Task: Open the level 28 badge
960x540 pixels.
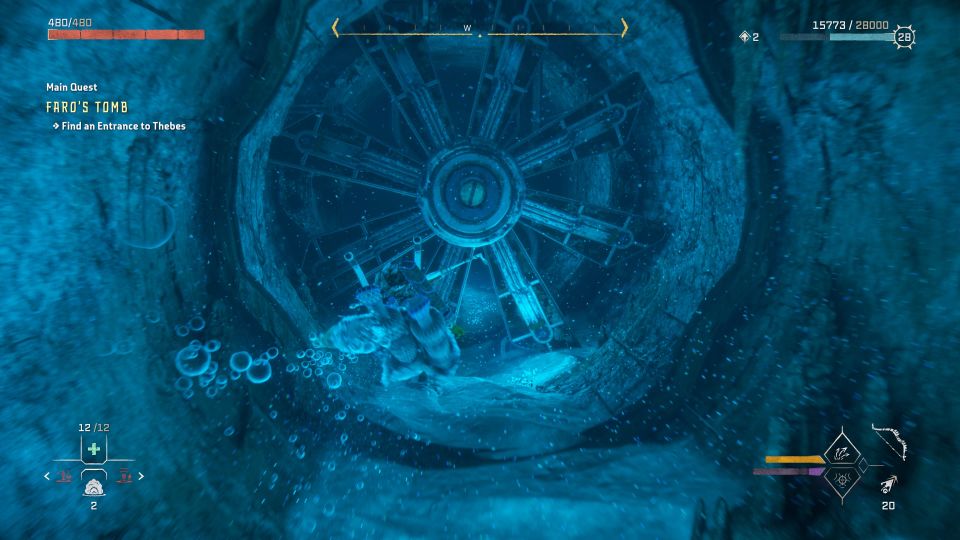Action: pos(904,37)
